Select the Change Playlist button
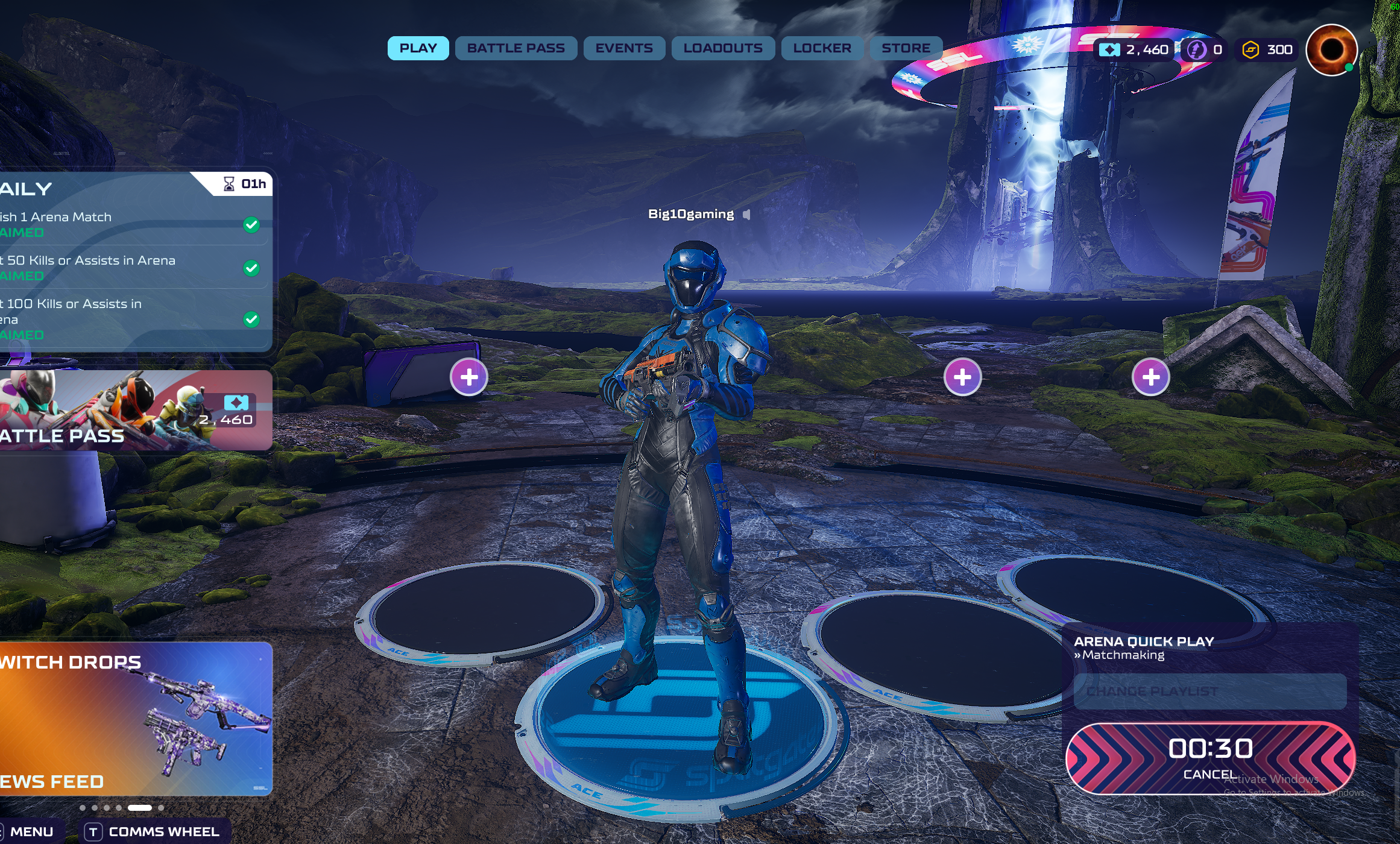The image size is (1400, 844). point(1209,691)
